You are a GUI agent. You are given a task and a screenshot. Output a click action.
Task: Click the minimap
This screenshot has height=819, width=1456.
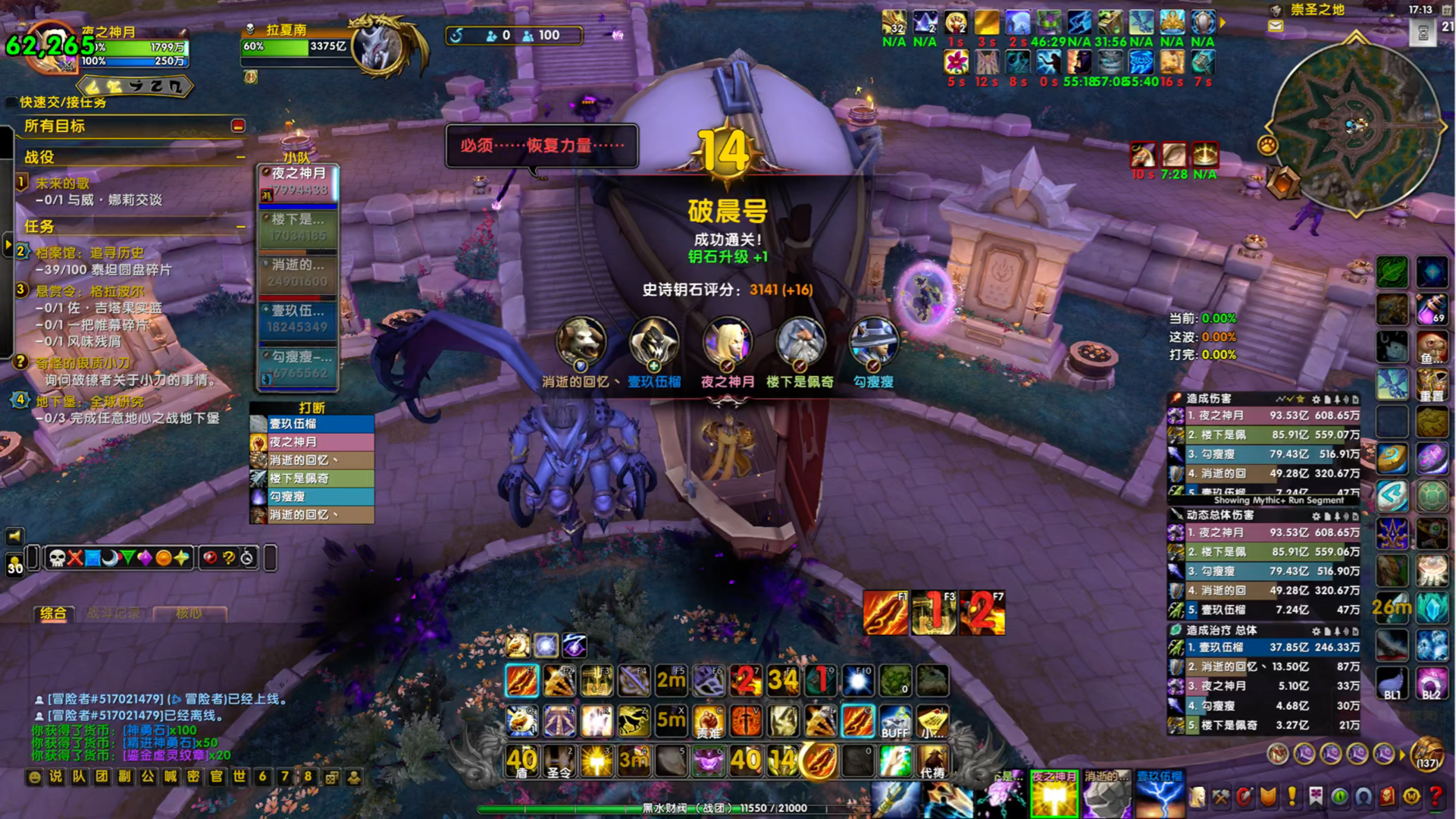pyautogui.click(x=1354, y=125)
